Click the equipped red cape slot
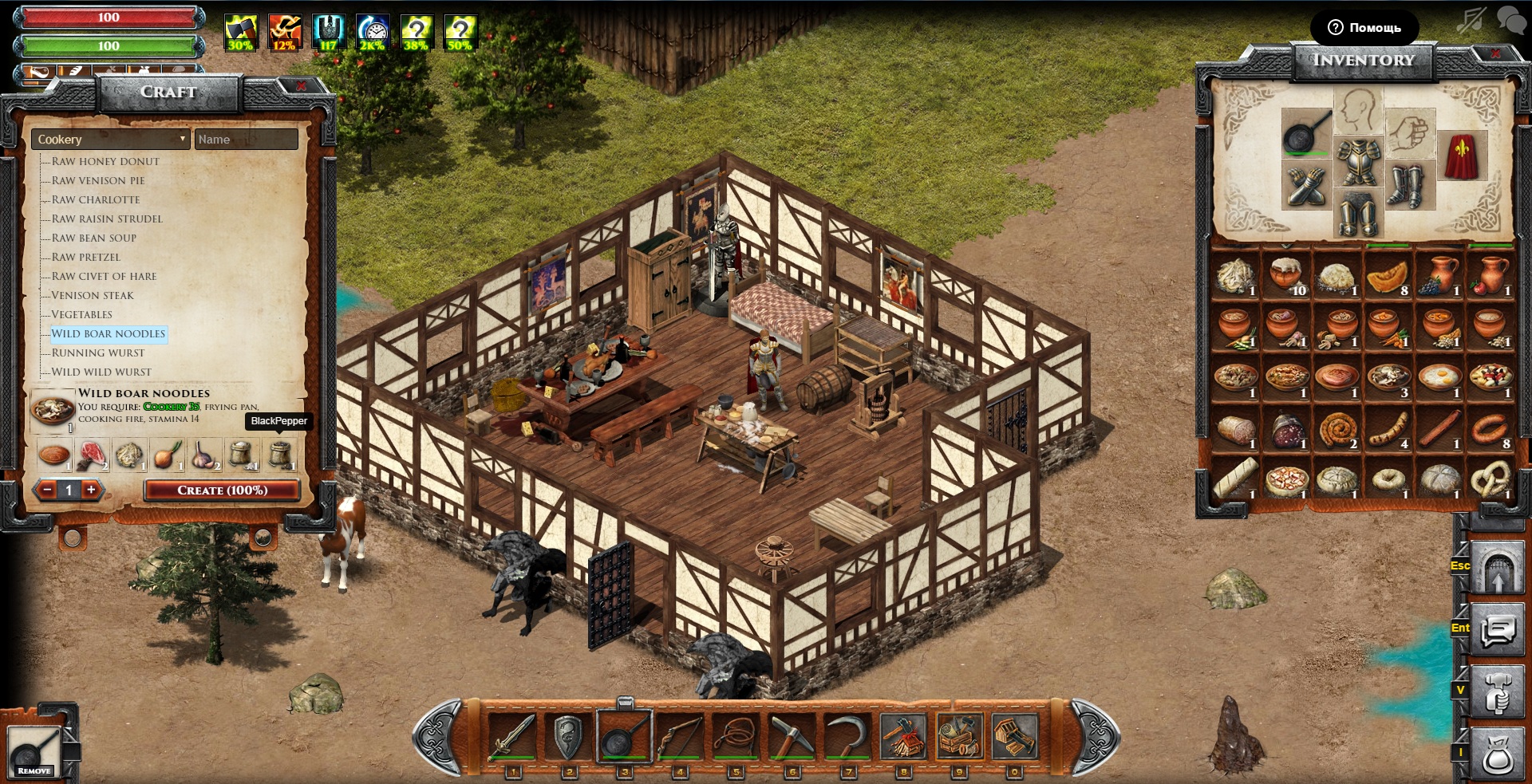This screenshot has height=784, width=1532. coord(1461,156)
